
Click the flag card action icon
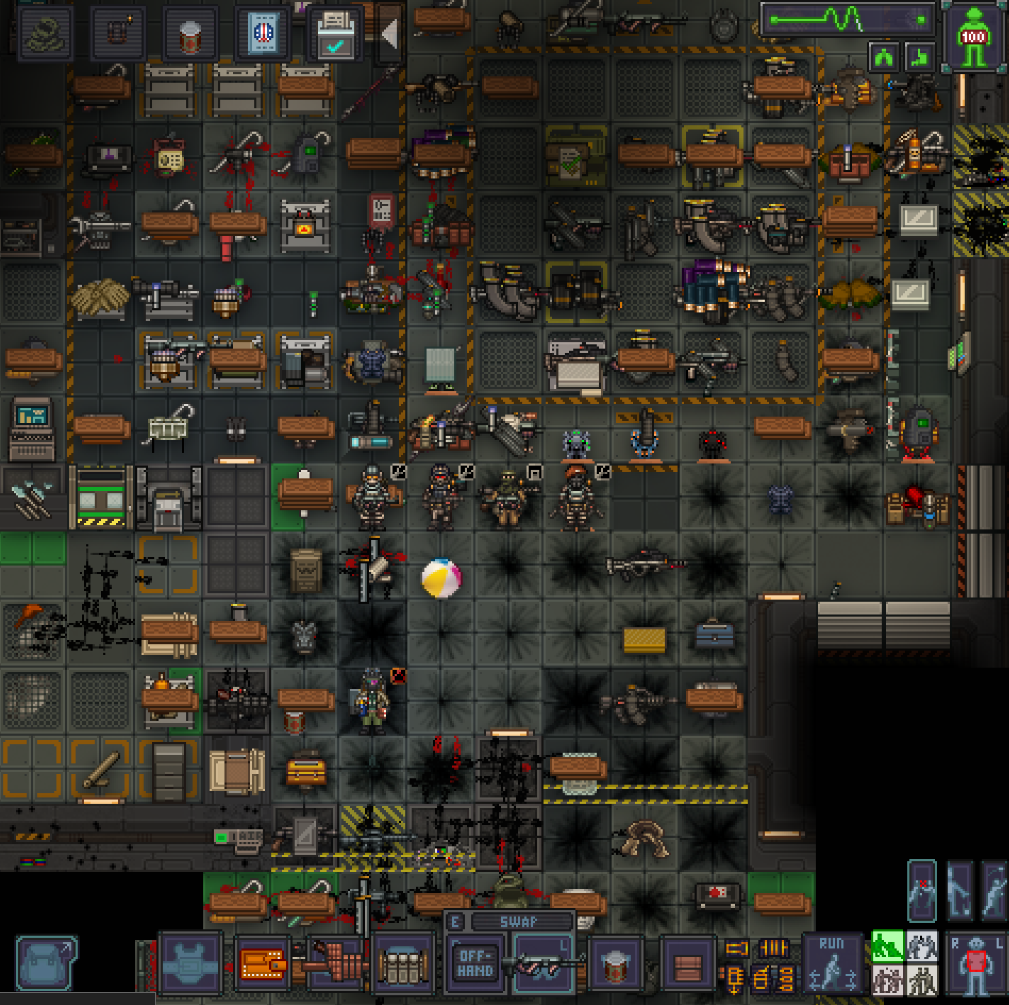click(264, 35)
